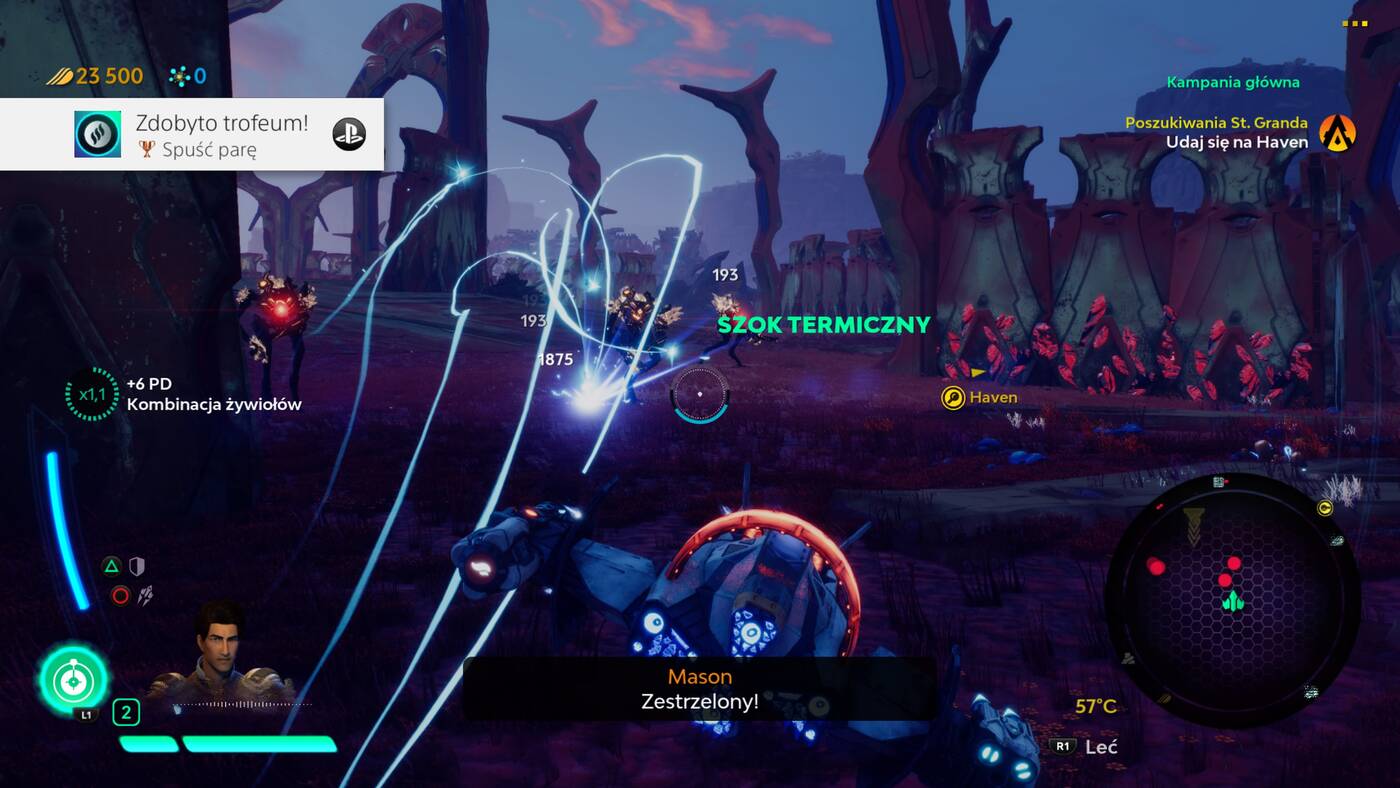Click the orange Outlaw faction mission icon

point(1337,131)
